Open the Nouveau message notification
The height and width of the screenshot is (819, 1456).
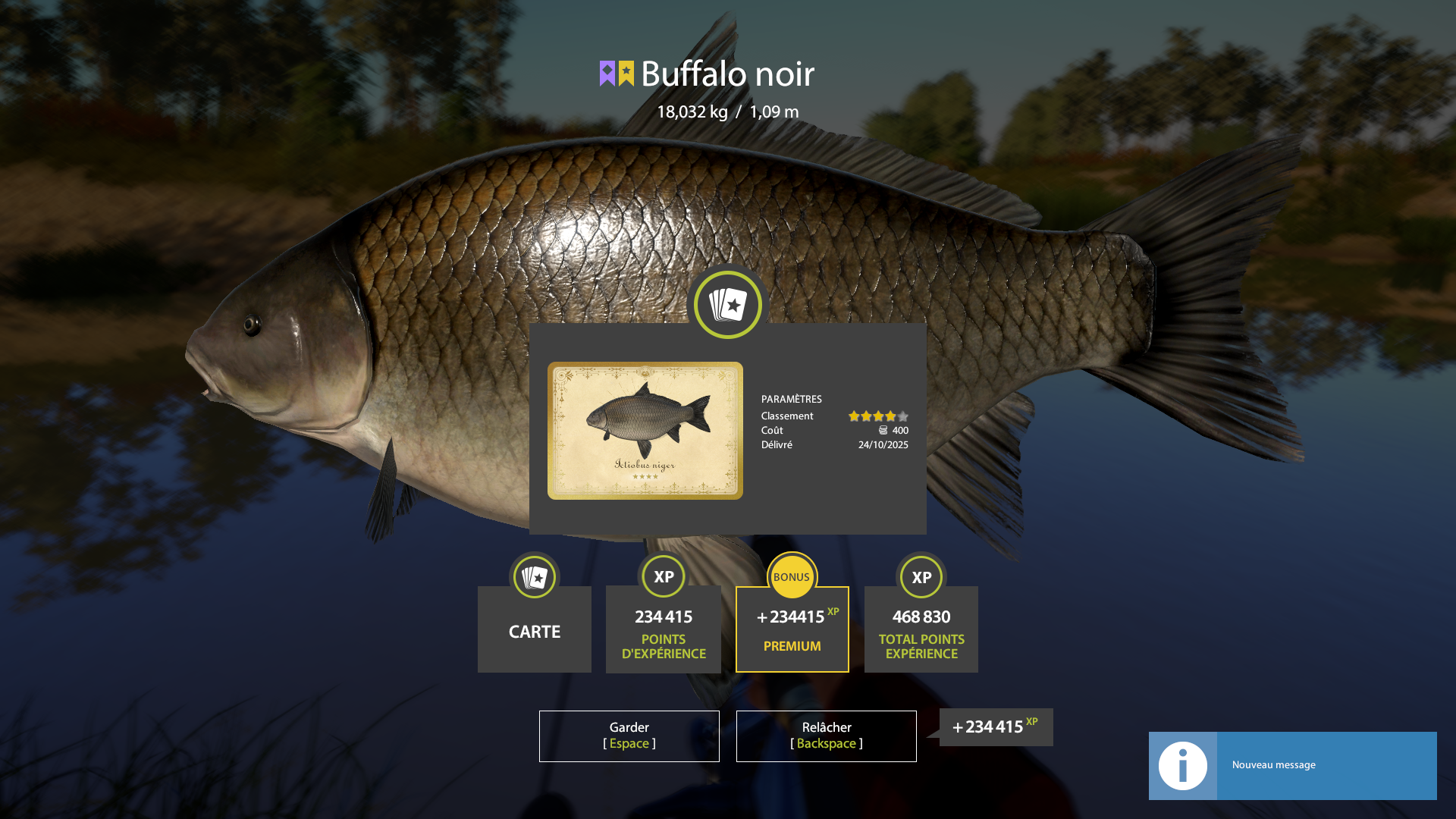click(1292, 765)
